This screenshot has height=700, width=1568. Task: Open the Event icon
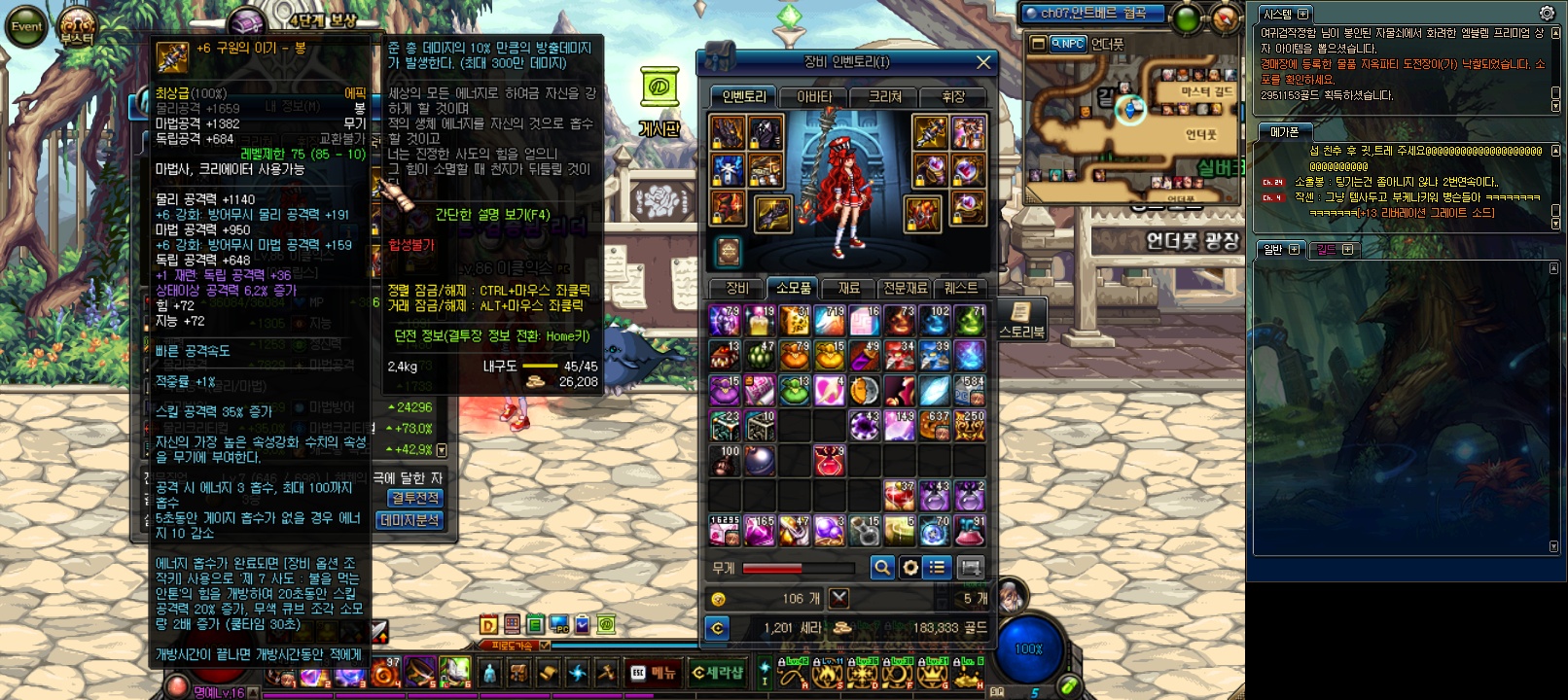tap(26, 26)
